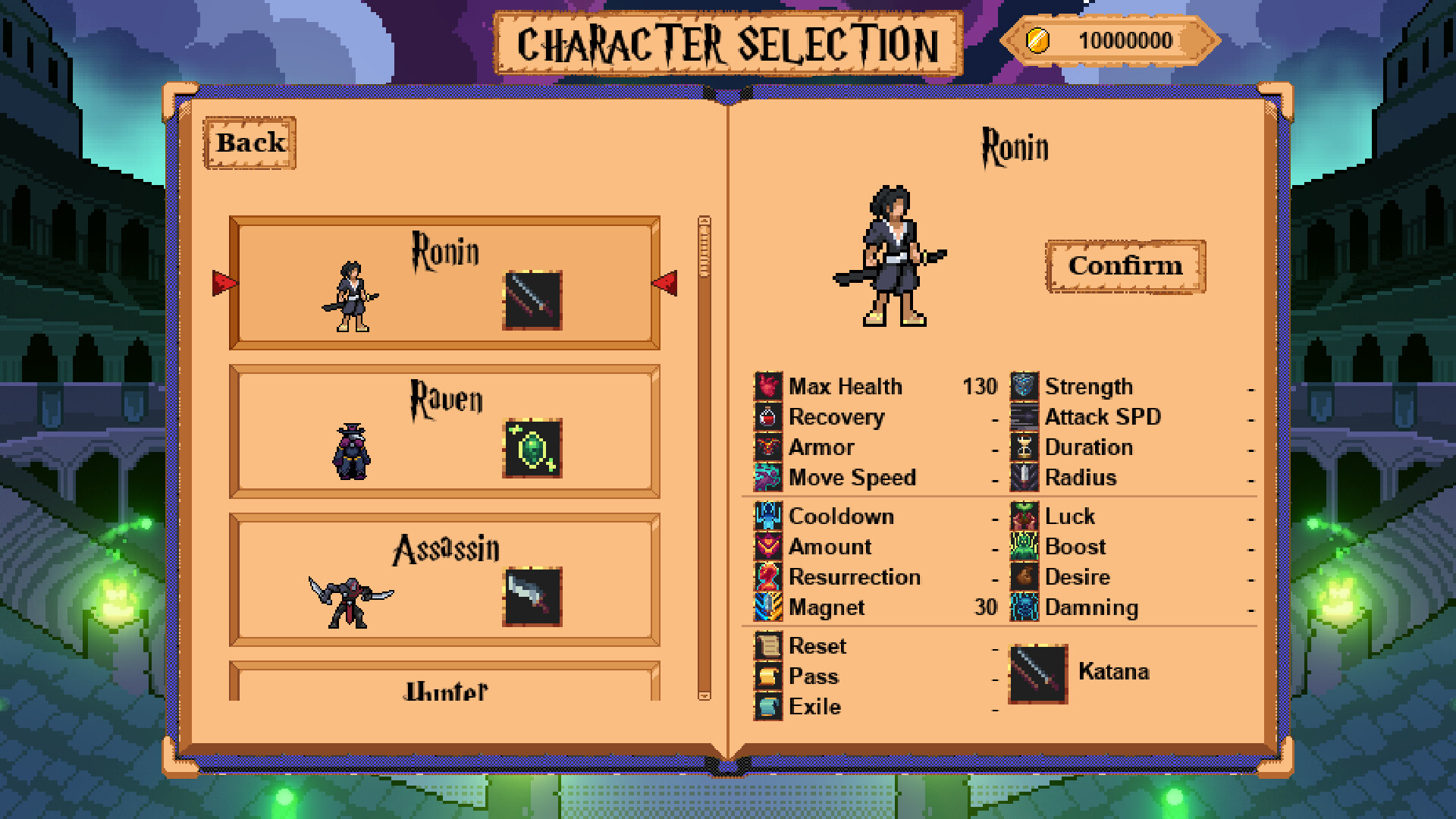1456x819 pixels.
Task: Click the Resurrection stat icon
Action: click(767, 576)
